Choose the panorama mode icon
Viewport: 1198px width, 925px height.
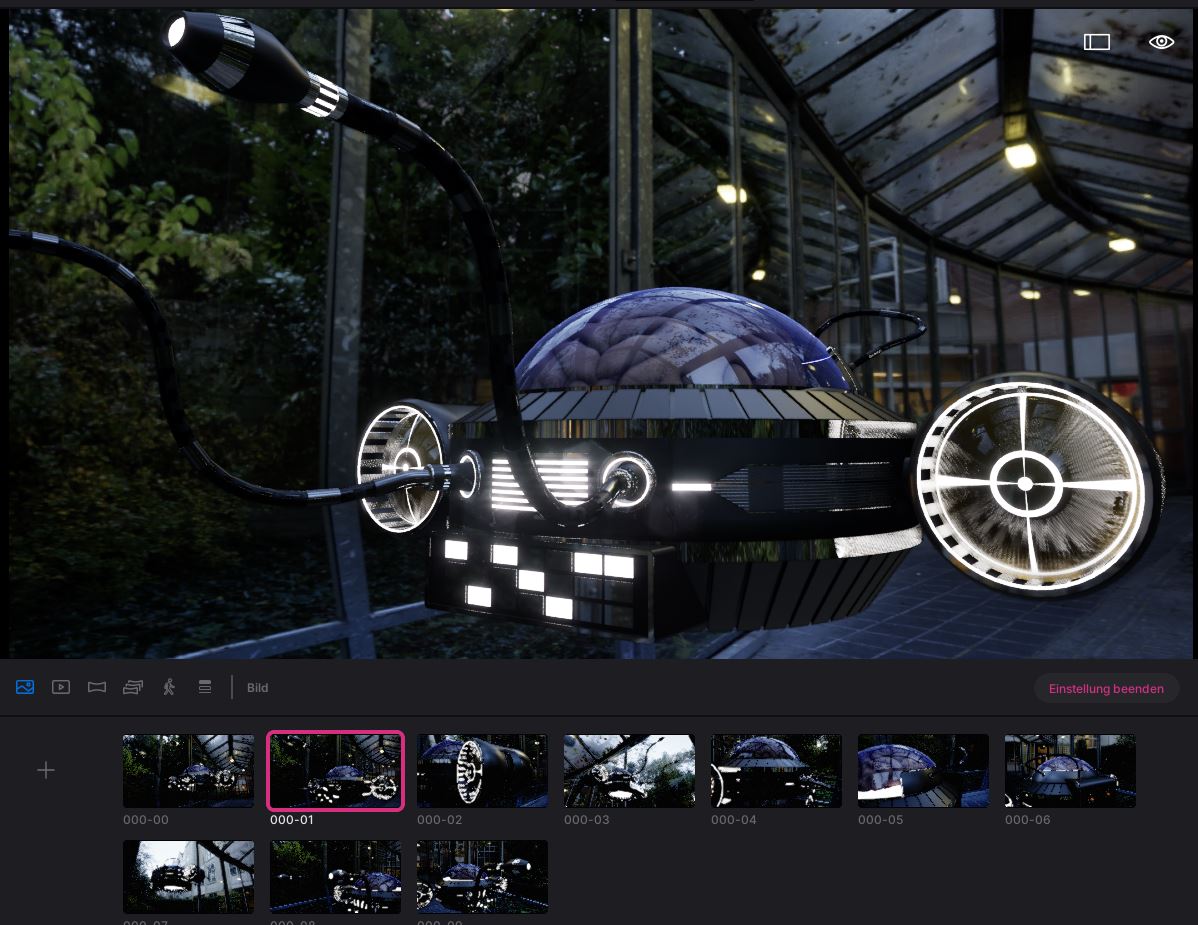pos(97,687)
